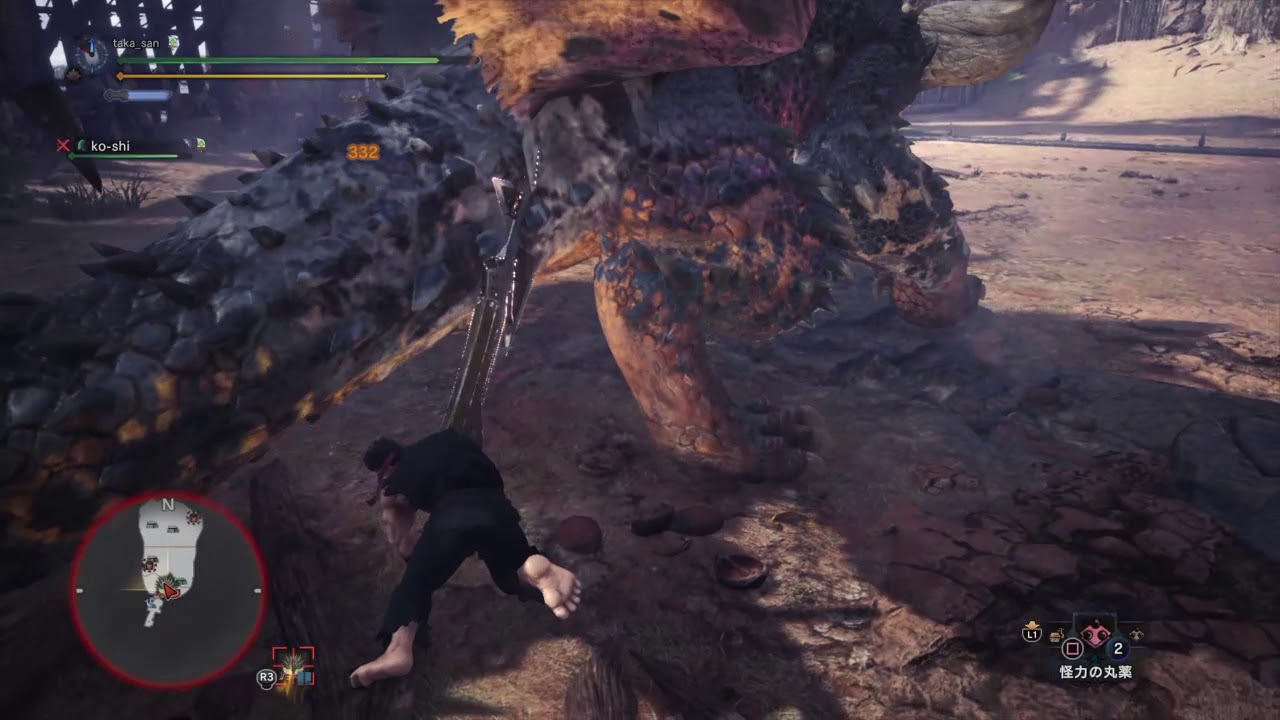Click the Square use-item prompt

1072,648
